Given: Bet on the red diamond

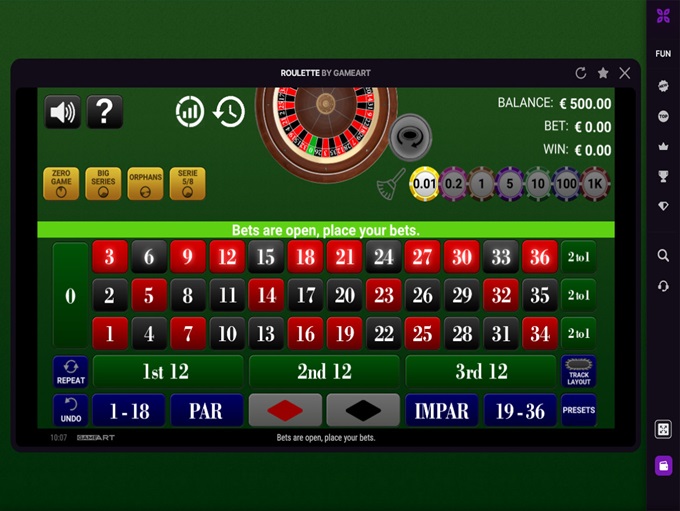Looking at the screenshot, I should [285, 410].
